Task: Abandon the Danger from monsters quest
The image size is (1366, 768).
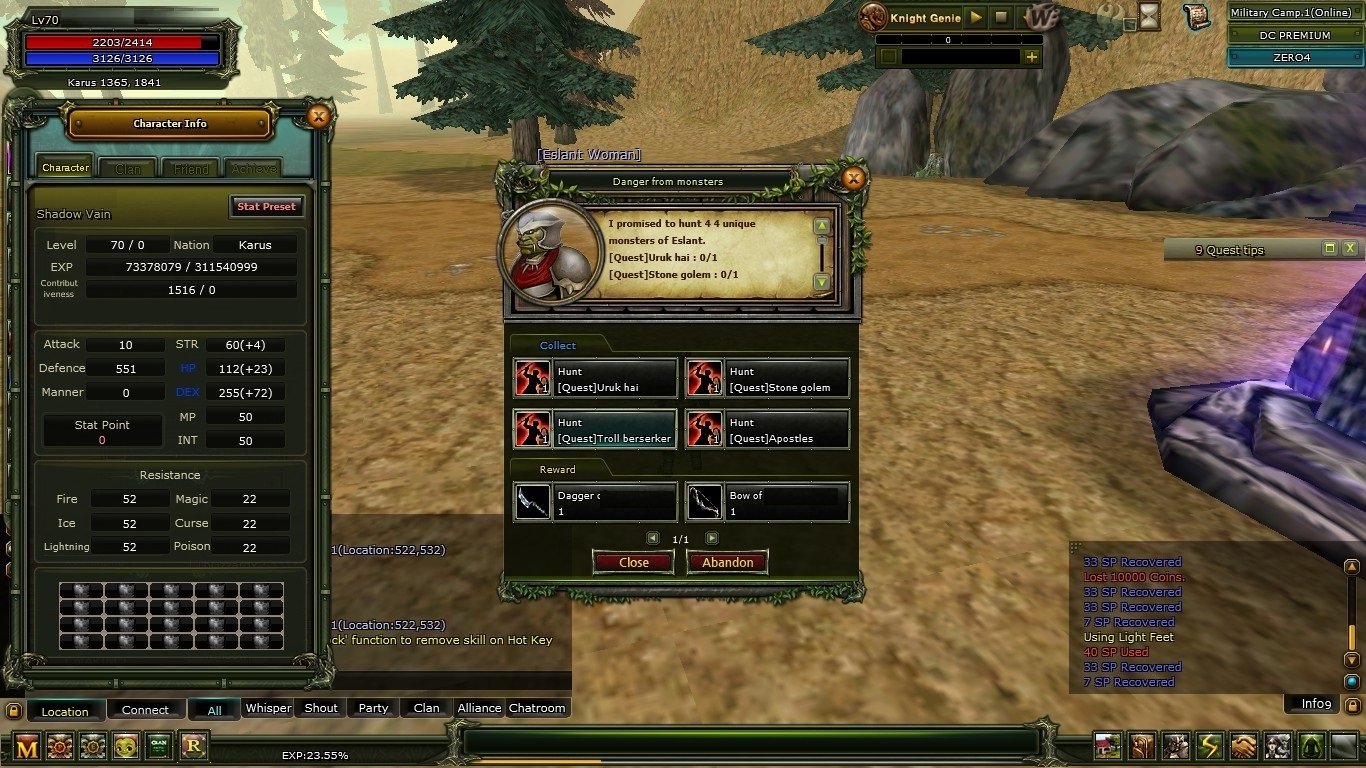Action: tap(727, 562)
